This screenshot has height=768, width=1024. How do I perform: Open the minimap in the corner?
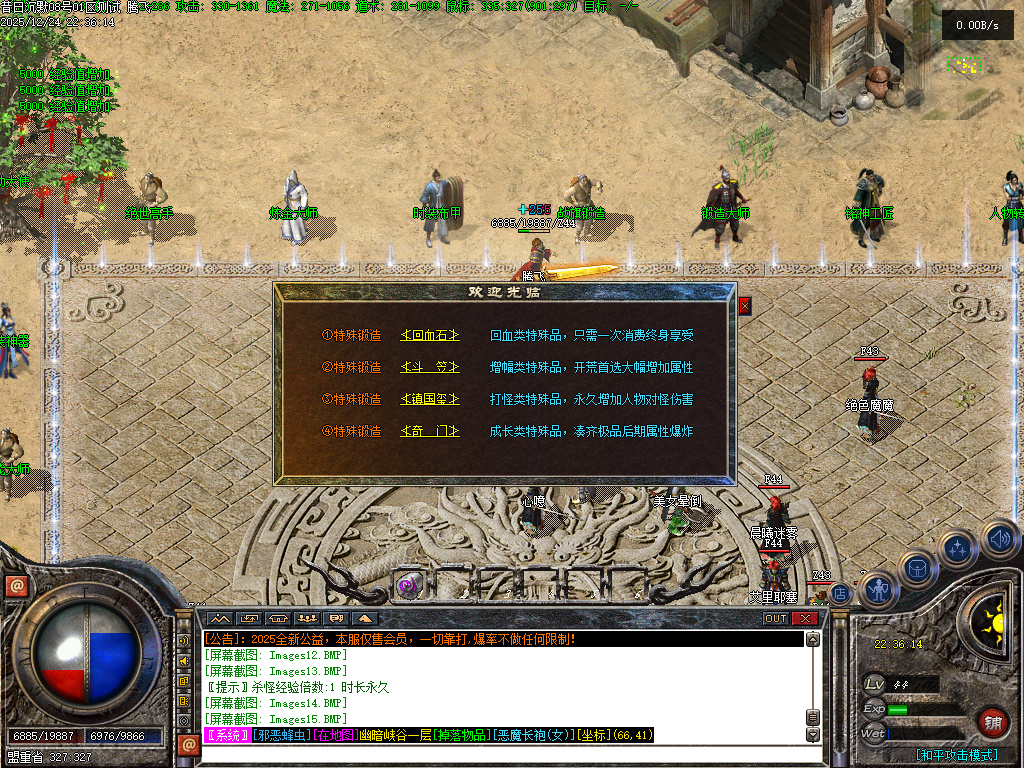coord(965,65)
